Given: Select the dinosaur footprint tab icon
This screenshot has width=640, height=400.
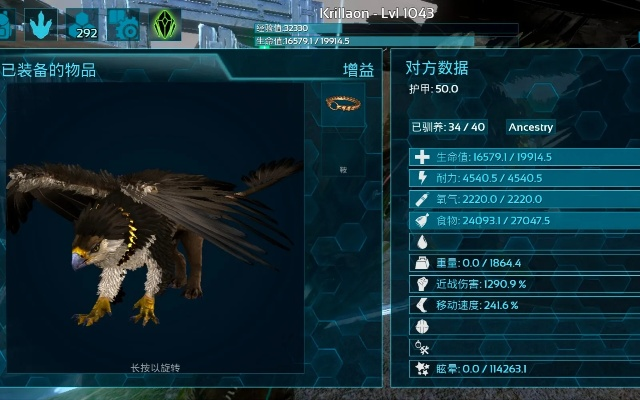Looking at the screenshot, I should click(39, 22).
